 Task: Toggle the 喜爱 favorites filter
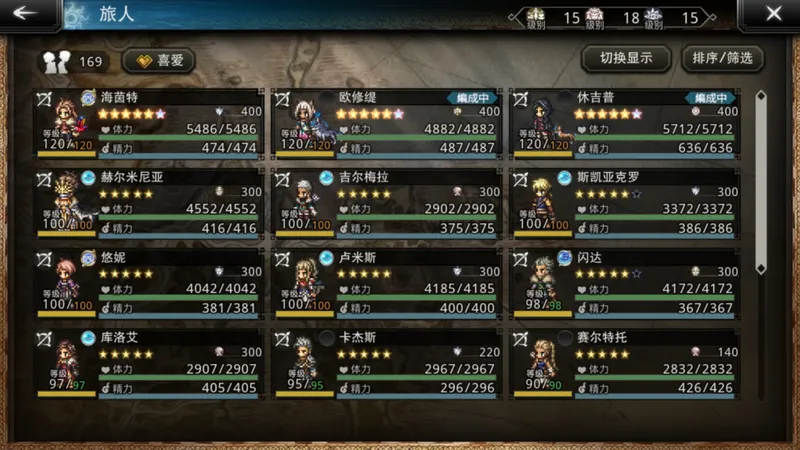click(159, 60)
